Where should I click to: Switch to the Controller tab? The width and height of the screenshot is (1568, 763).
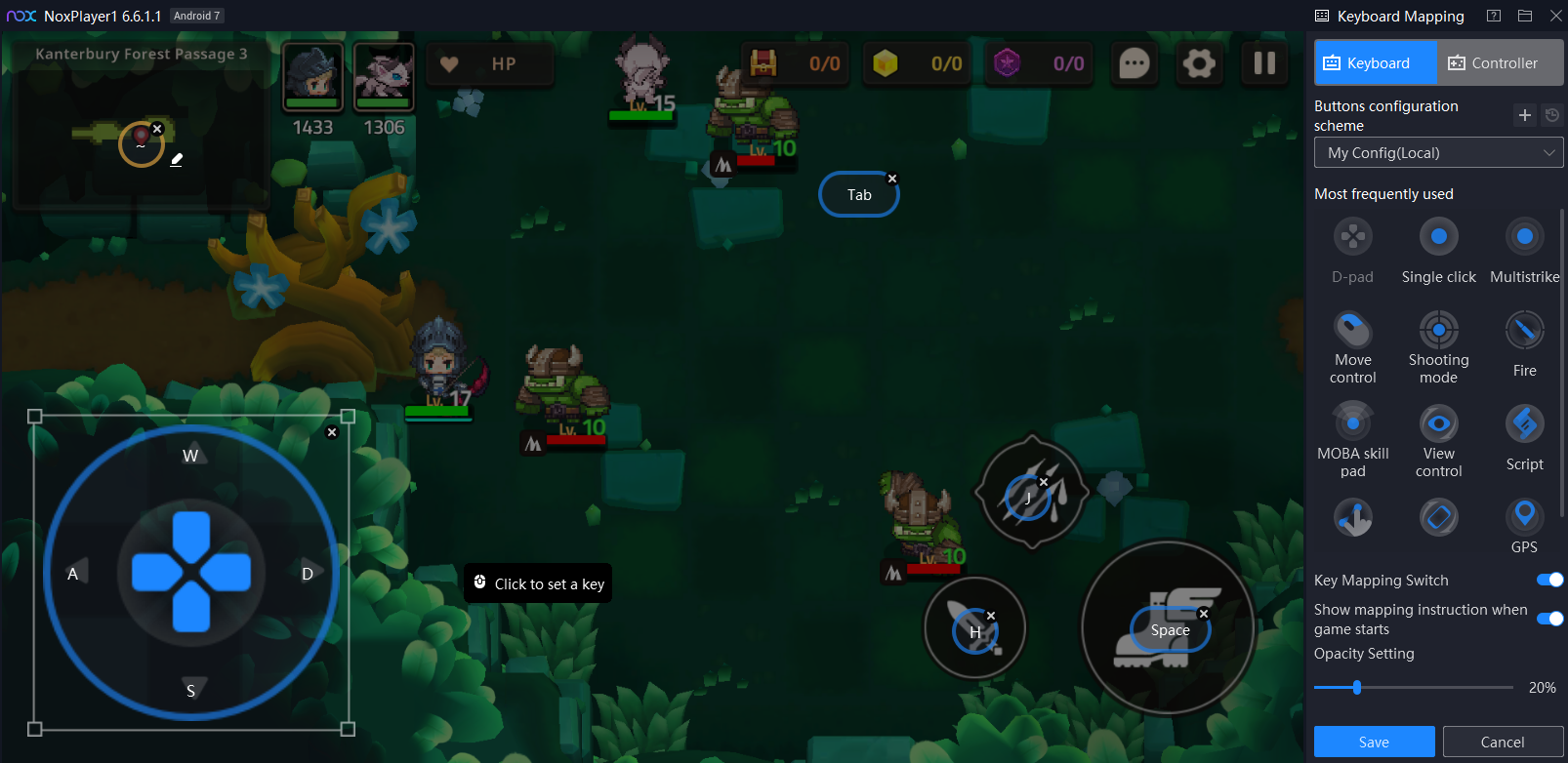click(x=1500, y=63)
